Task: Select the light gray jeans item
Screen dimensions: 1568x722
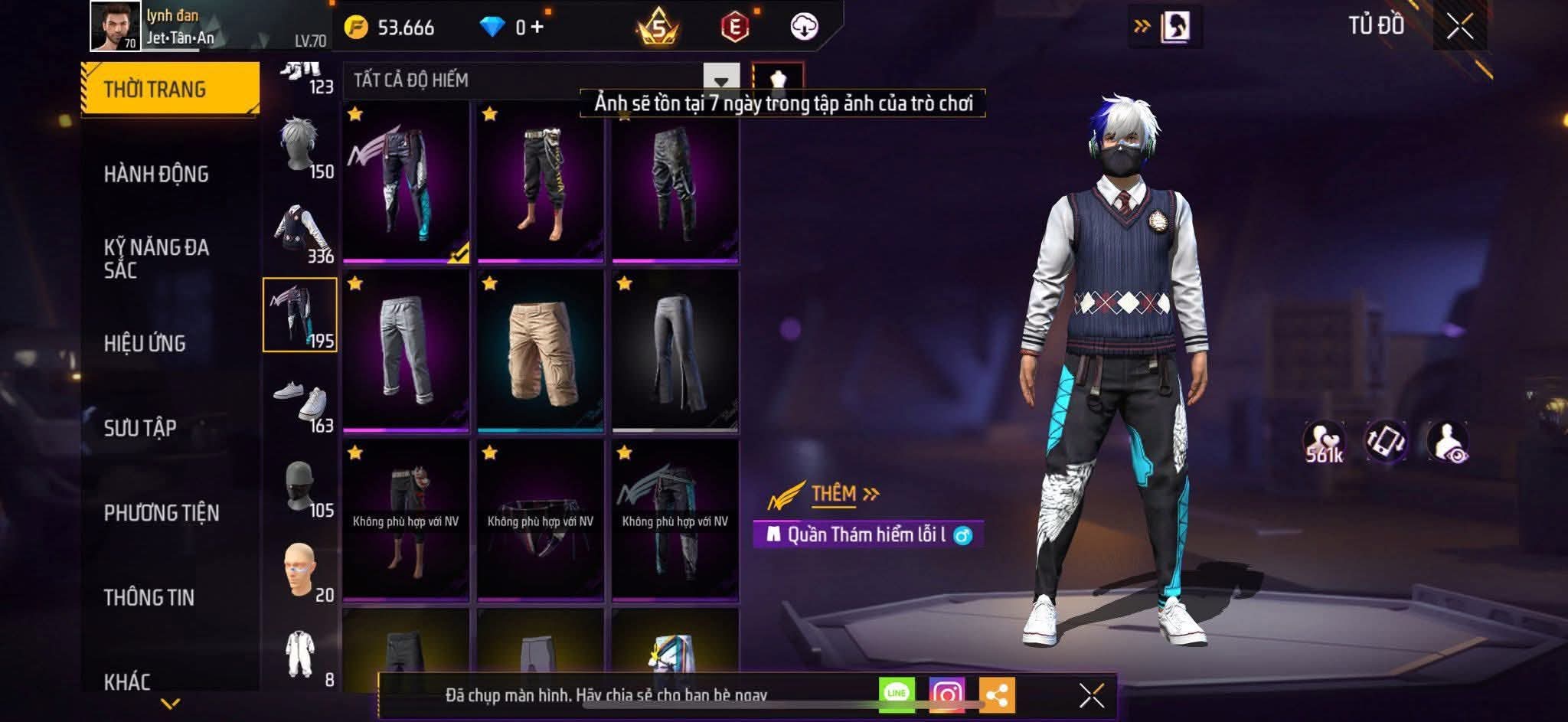Action: (x=406, y=351)
